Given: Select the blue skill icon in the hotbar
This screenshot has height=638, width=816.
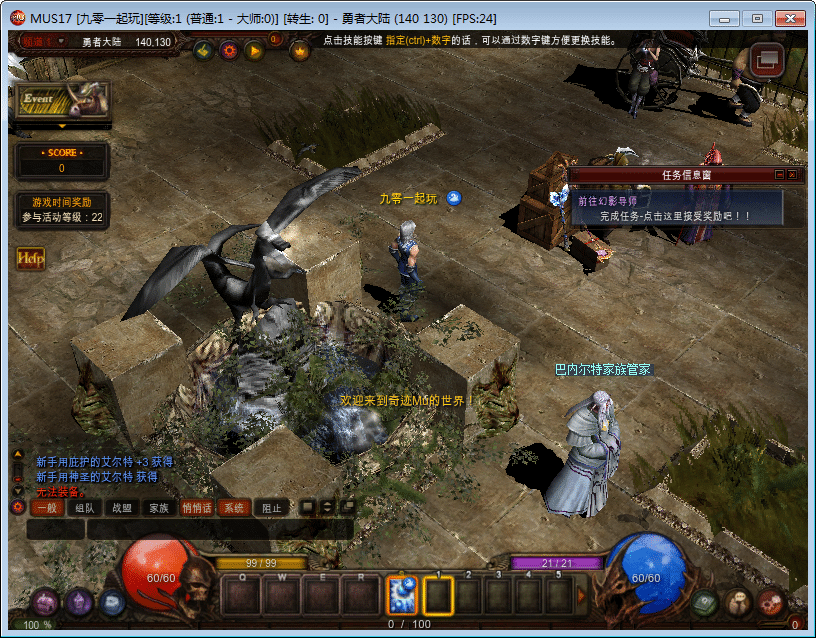Looking at the screenshot, I should (402, 595).
